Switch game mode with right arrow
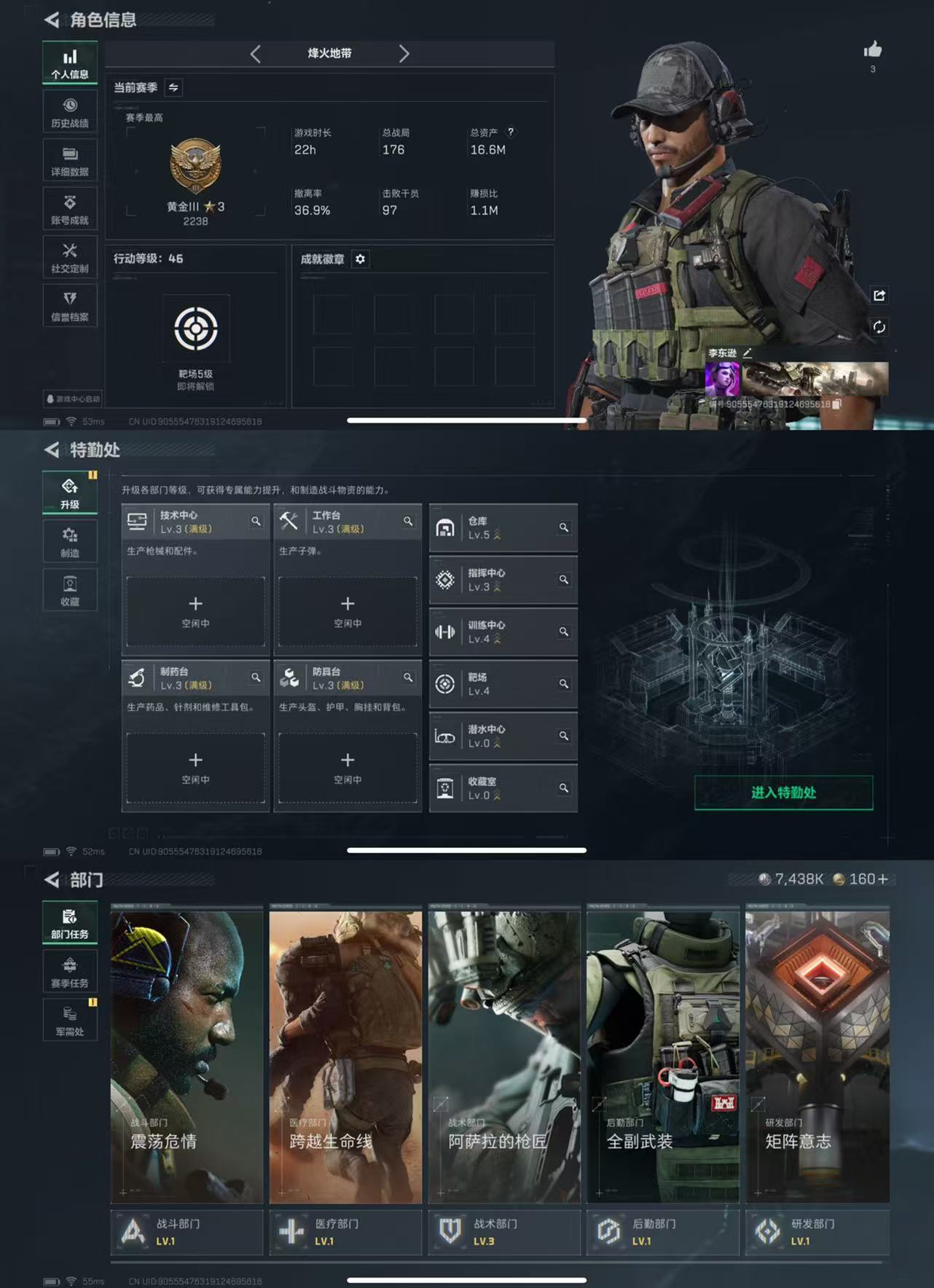 tap(404, 53)
